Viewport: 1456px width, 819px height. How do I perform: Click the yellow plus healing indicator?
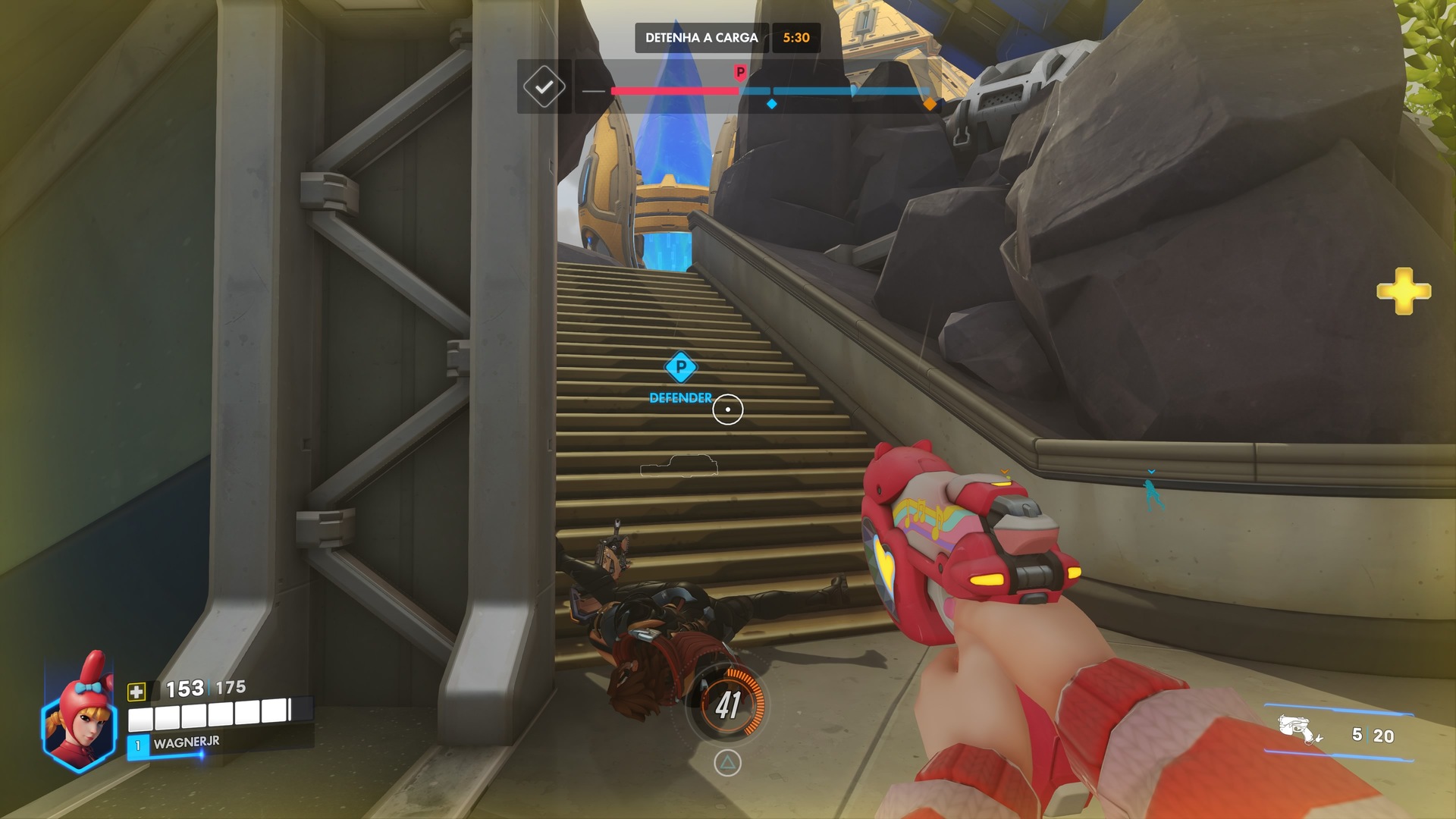(x=1403, y=290)
